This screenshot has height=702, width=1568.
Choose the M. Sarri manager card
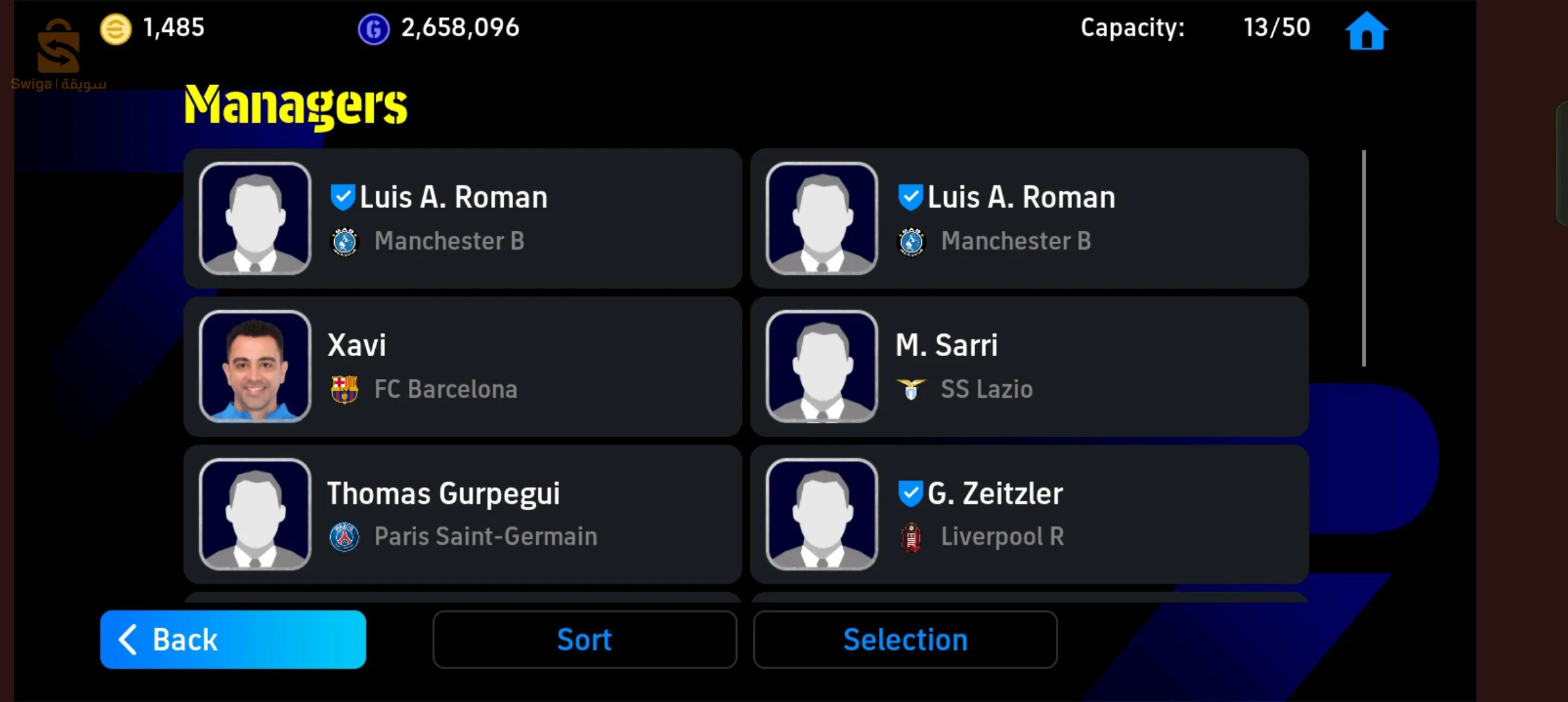click(1029, 367)
